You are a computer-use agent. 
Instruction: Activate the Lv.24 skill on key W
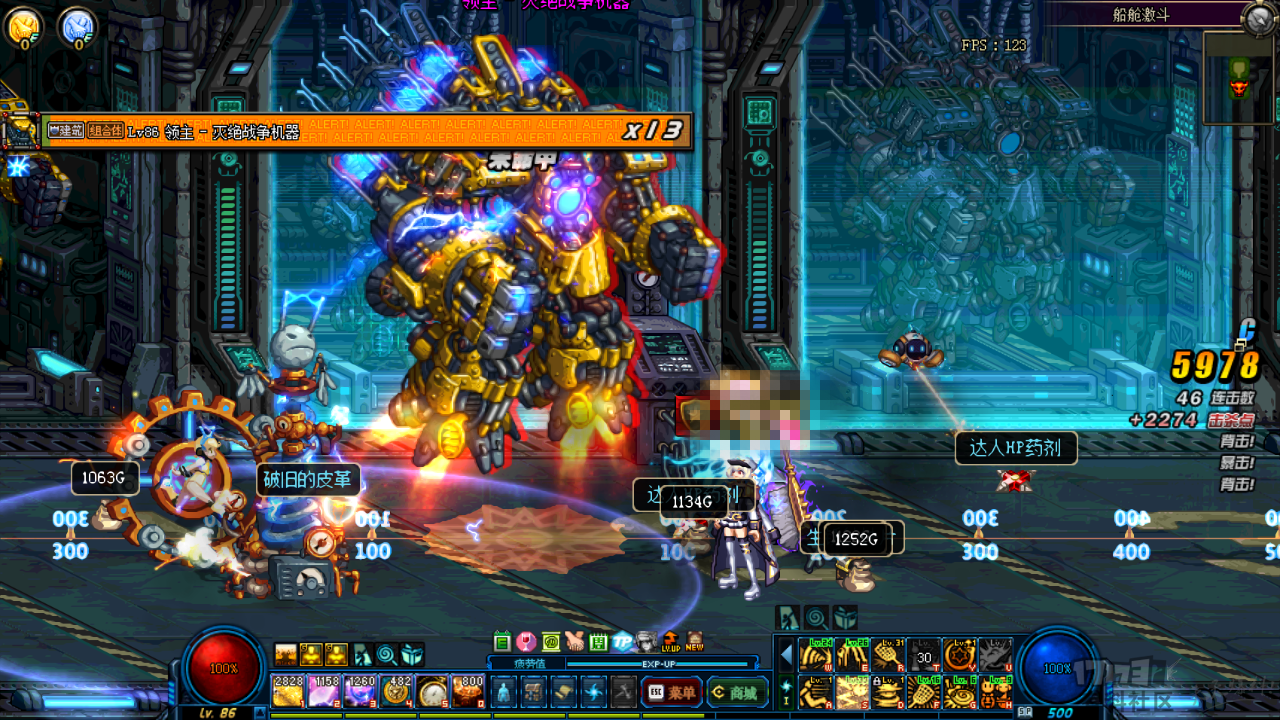pos(816,656)
